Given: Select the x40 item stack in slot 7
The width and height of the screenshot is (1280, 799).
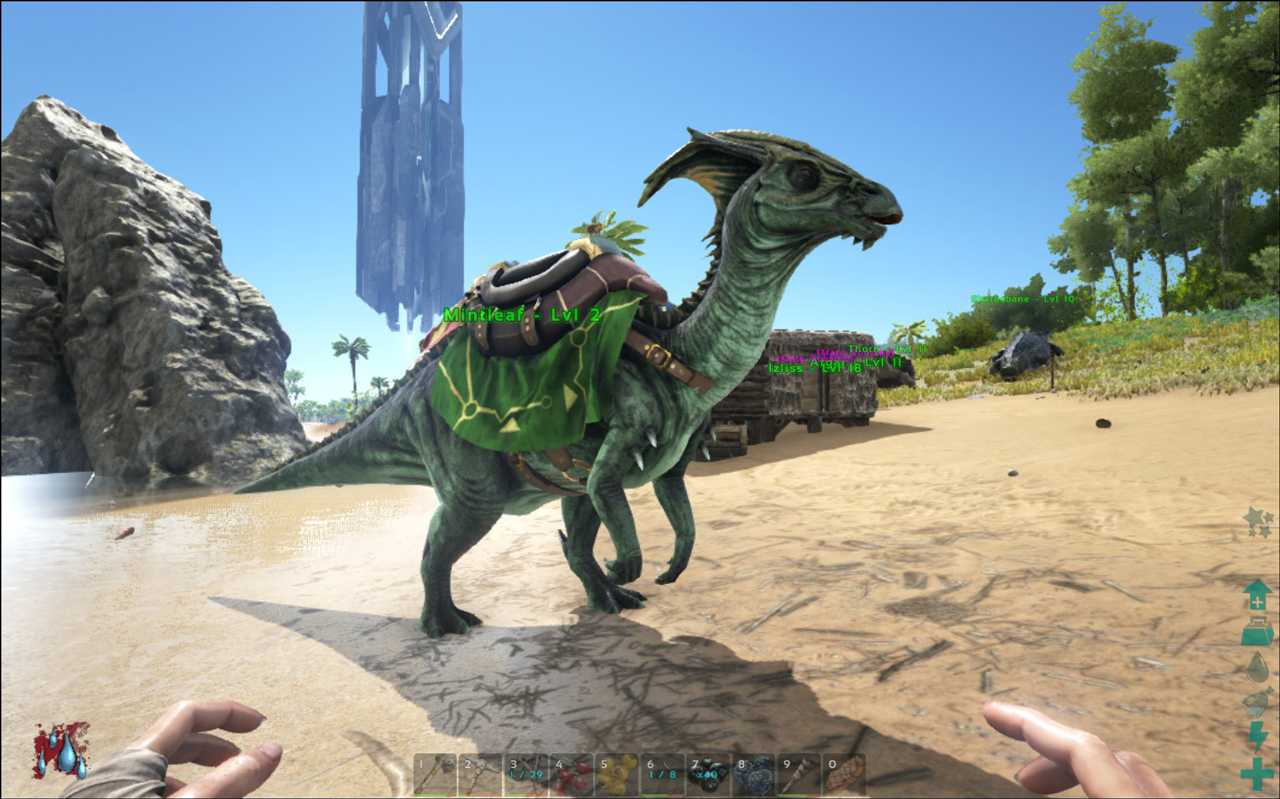Looking at the screenshot, I should (708, 774).
